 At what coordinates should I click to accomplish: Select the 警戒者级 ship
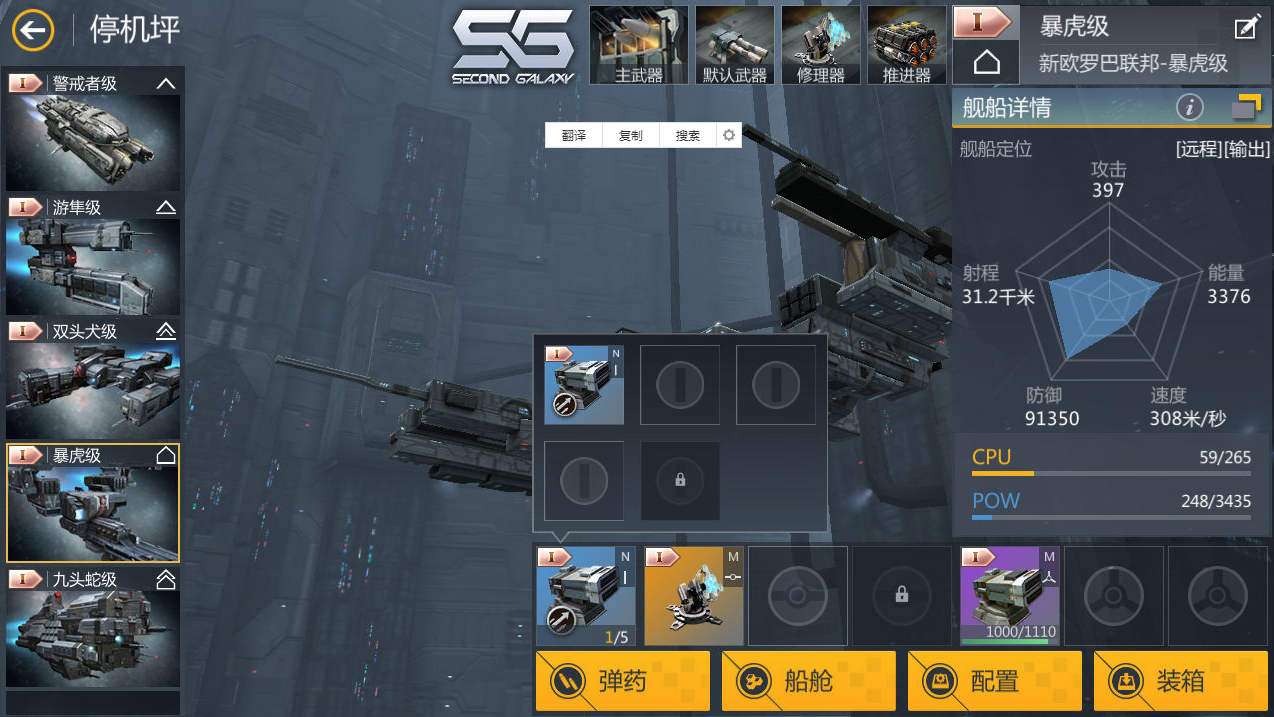coord(93,130)
